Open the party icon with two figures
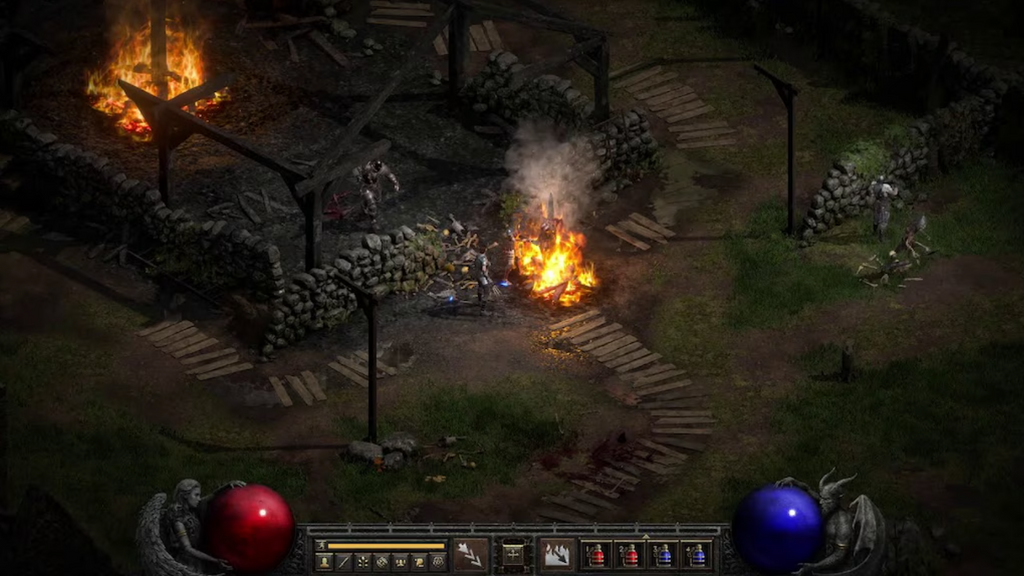The height and width of the screenshot is (576, 1024). pos(400,562)
